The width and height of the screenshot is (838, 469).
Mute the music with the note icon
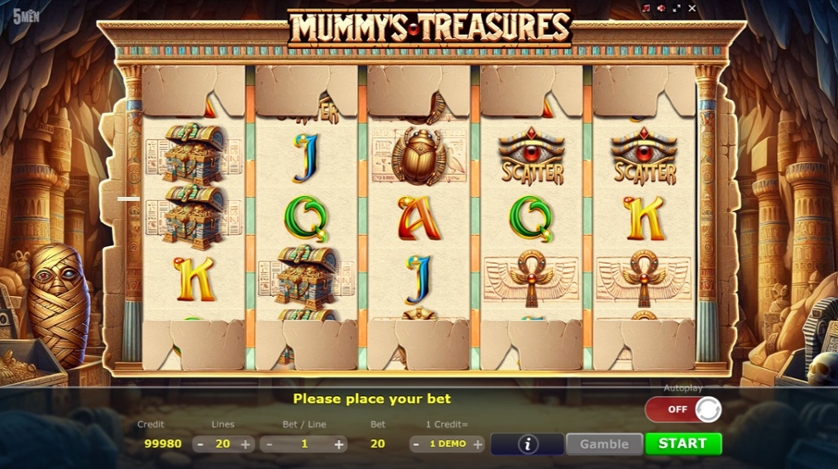click(646, 9)
